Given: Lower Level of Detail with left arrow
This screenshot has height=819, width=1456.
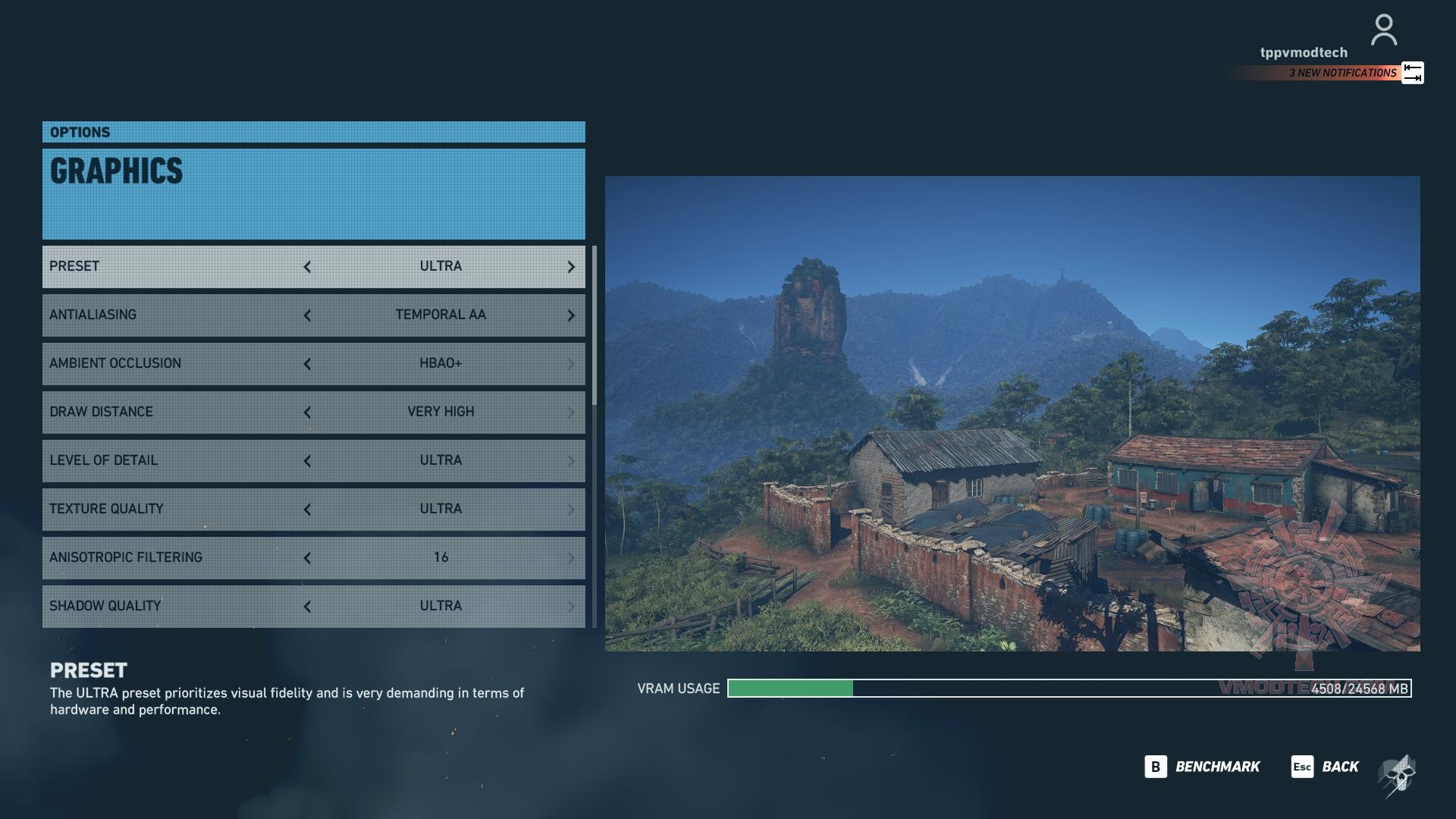Looking at the screenshot, I should click(307, 461).
